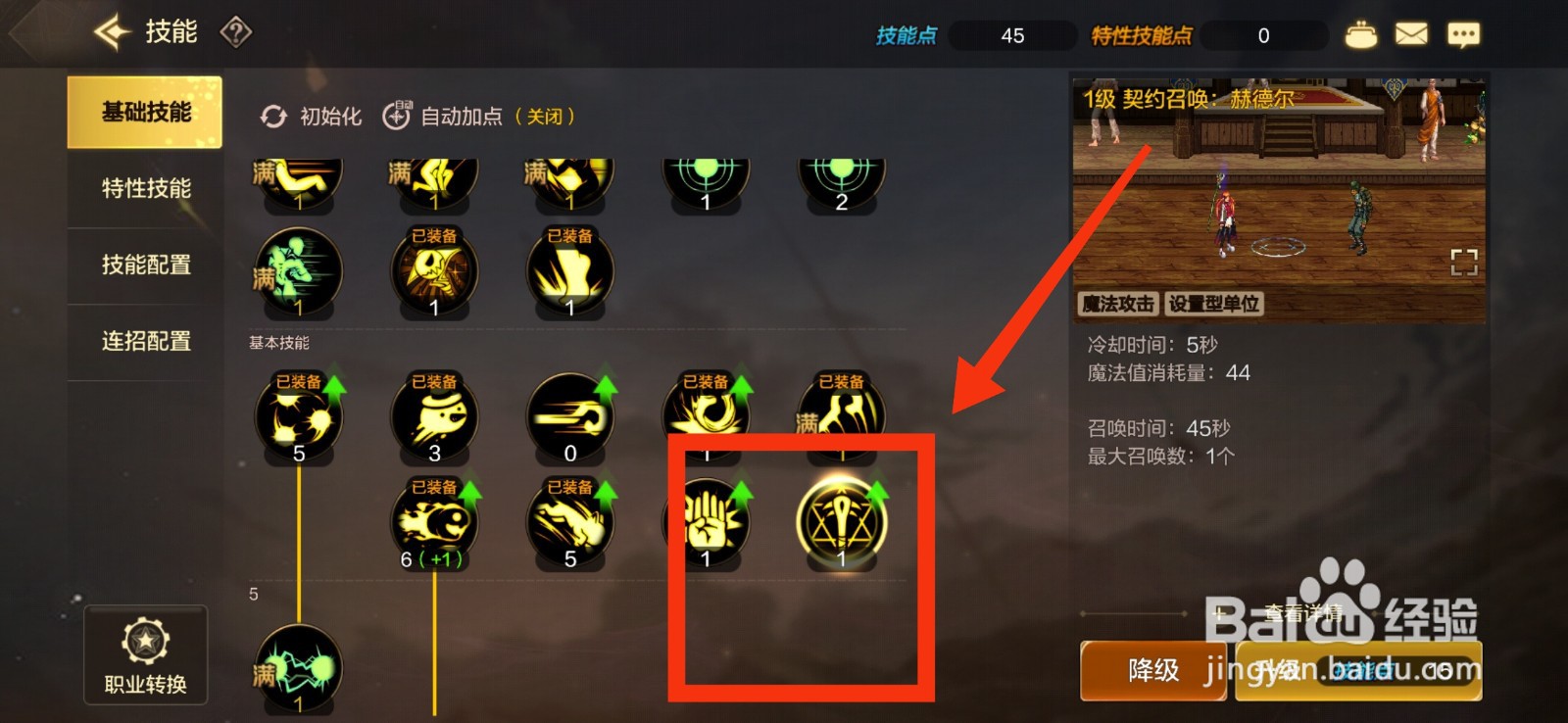Select the equipped skull skill icon
The height and width of the screenshot is (723, 1568).
[x=433, y=269]
